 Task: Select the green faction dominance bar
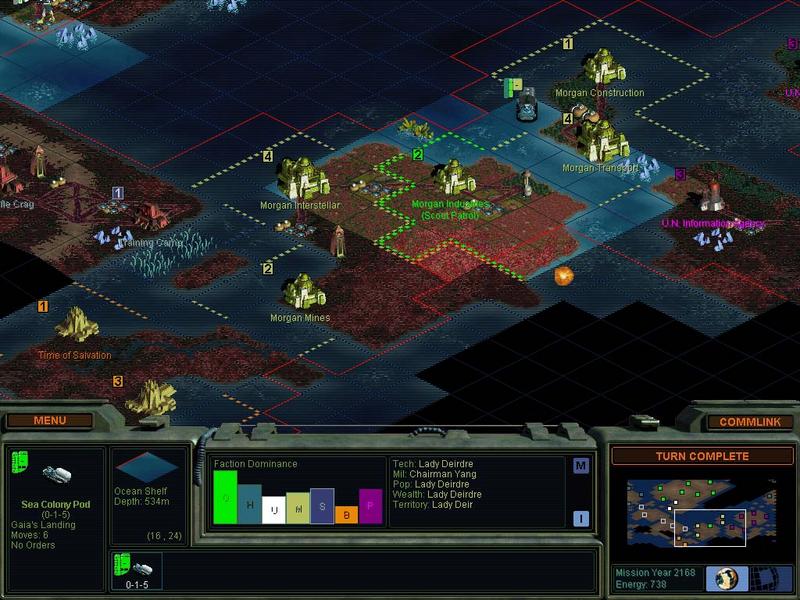(x=225, y=497)
